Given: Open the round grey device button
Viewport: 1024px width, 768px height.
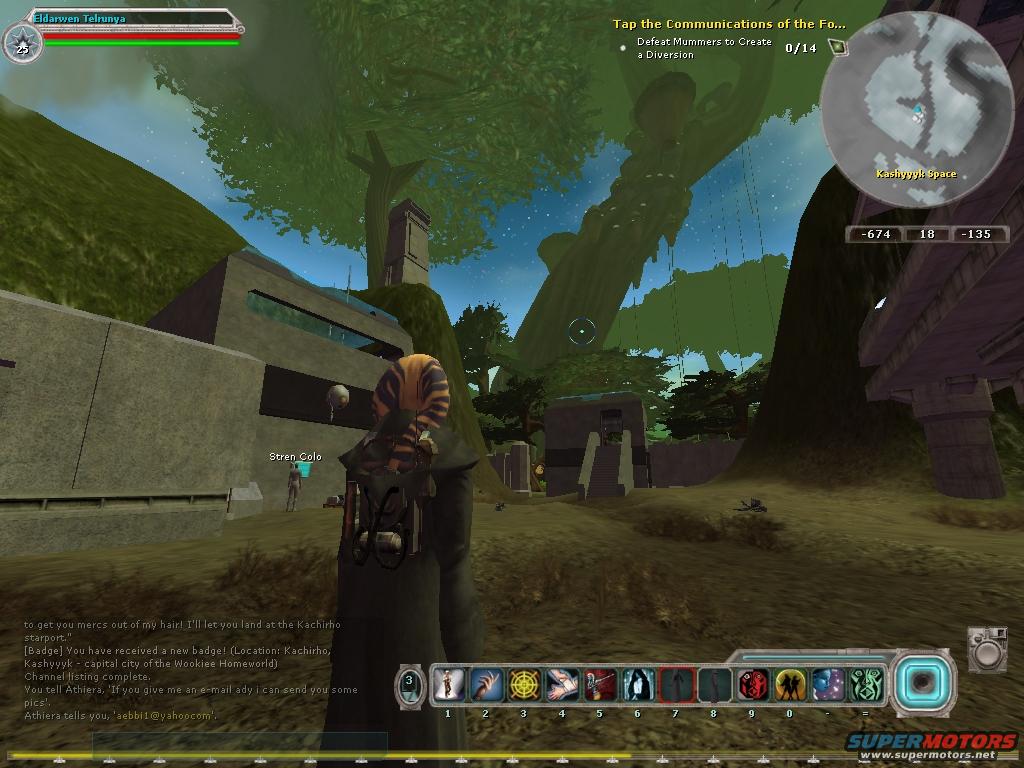Looking at the screenshot, I should pos(987,651).
